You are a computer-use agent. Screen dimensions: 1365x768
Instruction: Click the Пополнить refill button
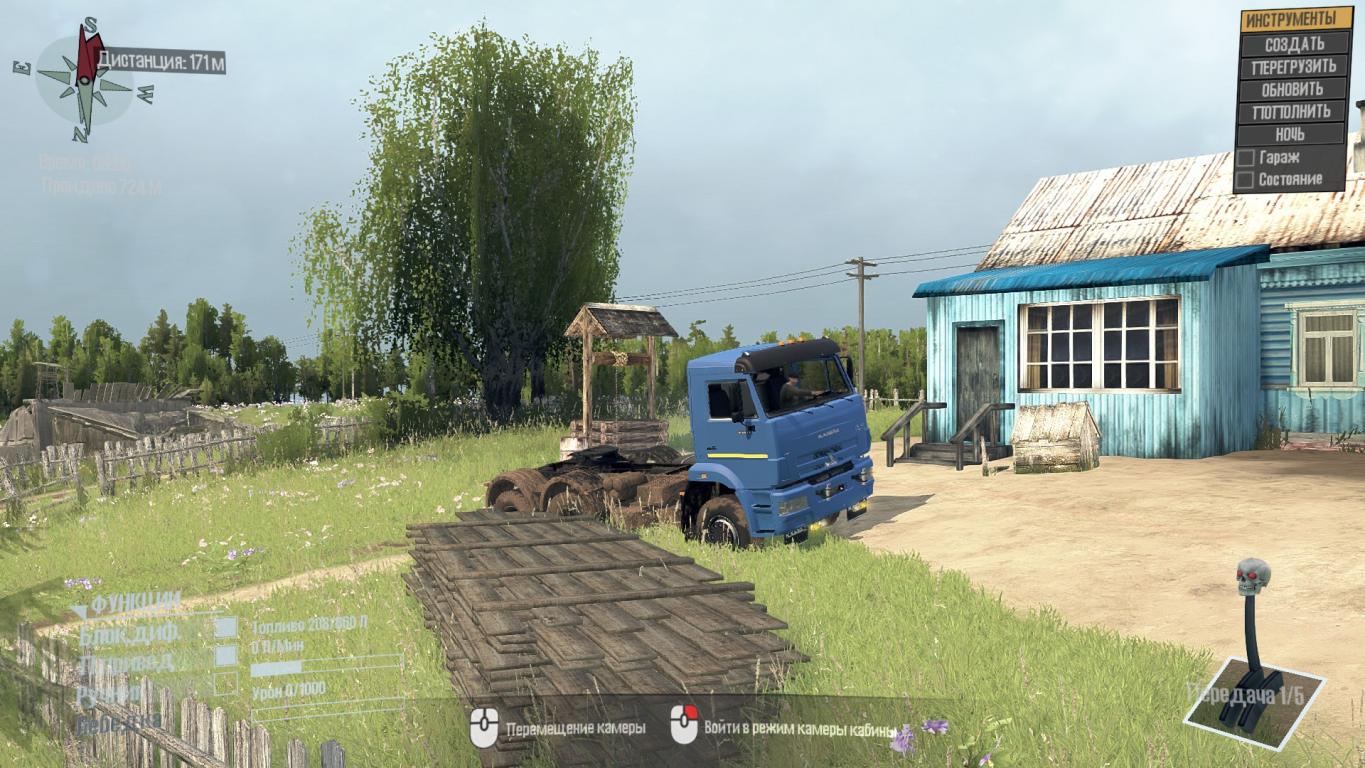(x=1294, y=112)
